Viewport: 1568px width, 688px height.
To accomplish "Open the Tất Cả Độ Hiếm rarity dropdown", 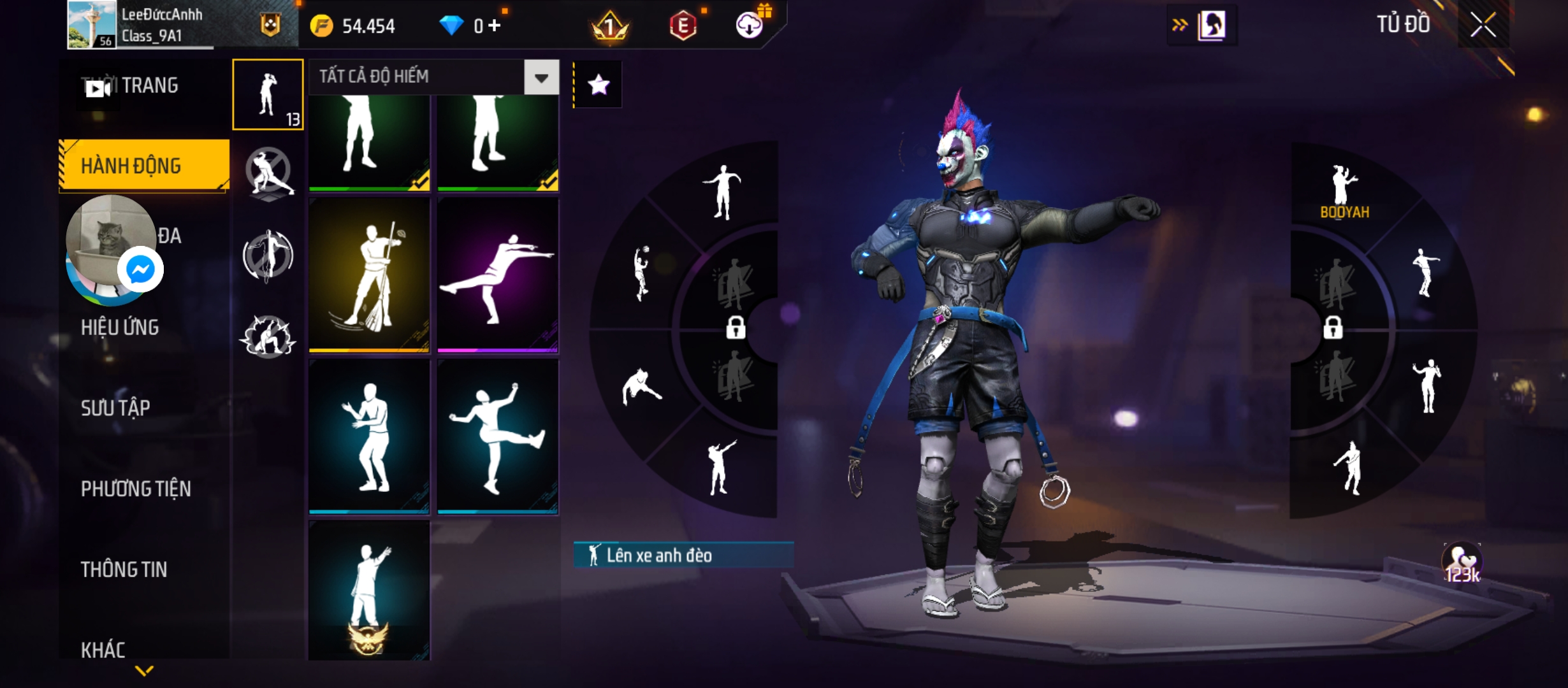I will click(541, 78).
